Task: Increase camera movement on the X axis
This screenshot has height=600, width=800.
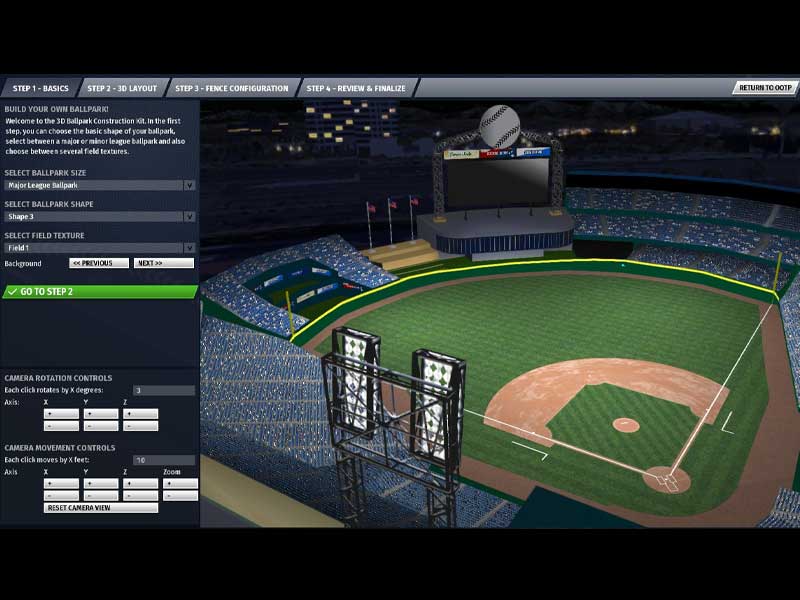Action: pyautogui.click(x=61, y=483)
